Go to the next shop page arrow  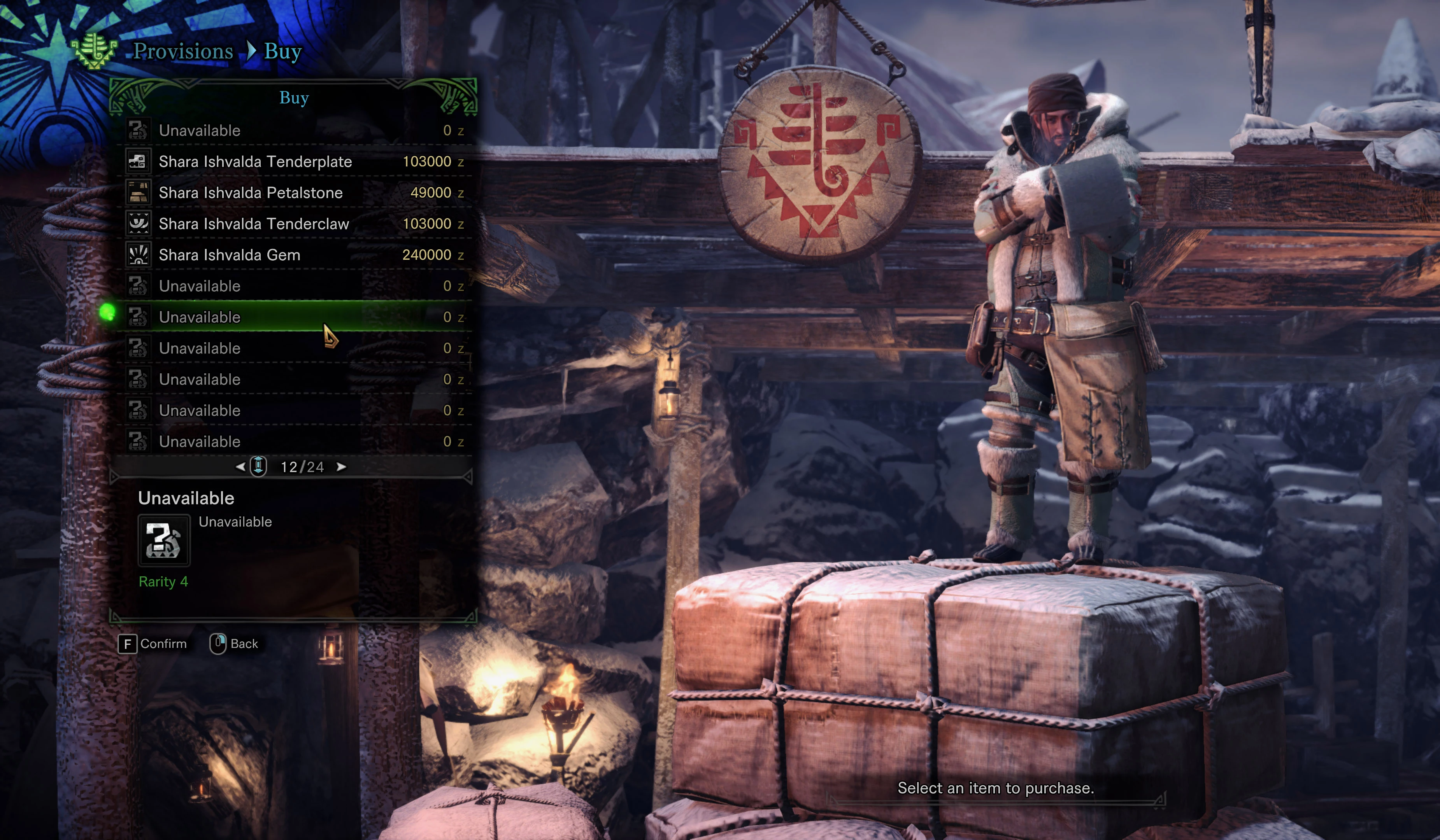pyautogui.click(x=341, y=467)
